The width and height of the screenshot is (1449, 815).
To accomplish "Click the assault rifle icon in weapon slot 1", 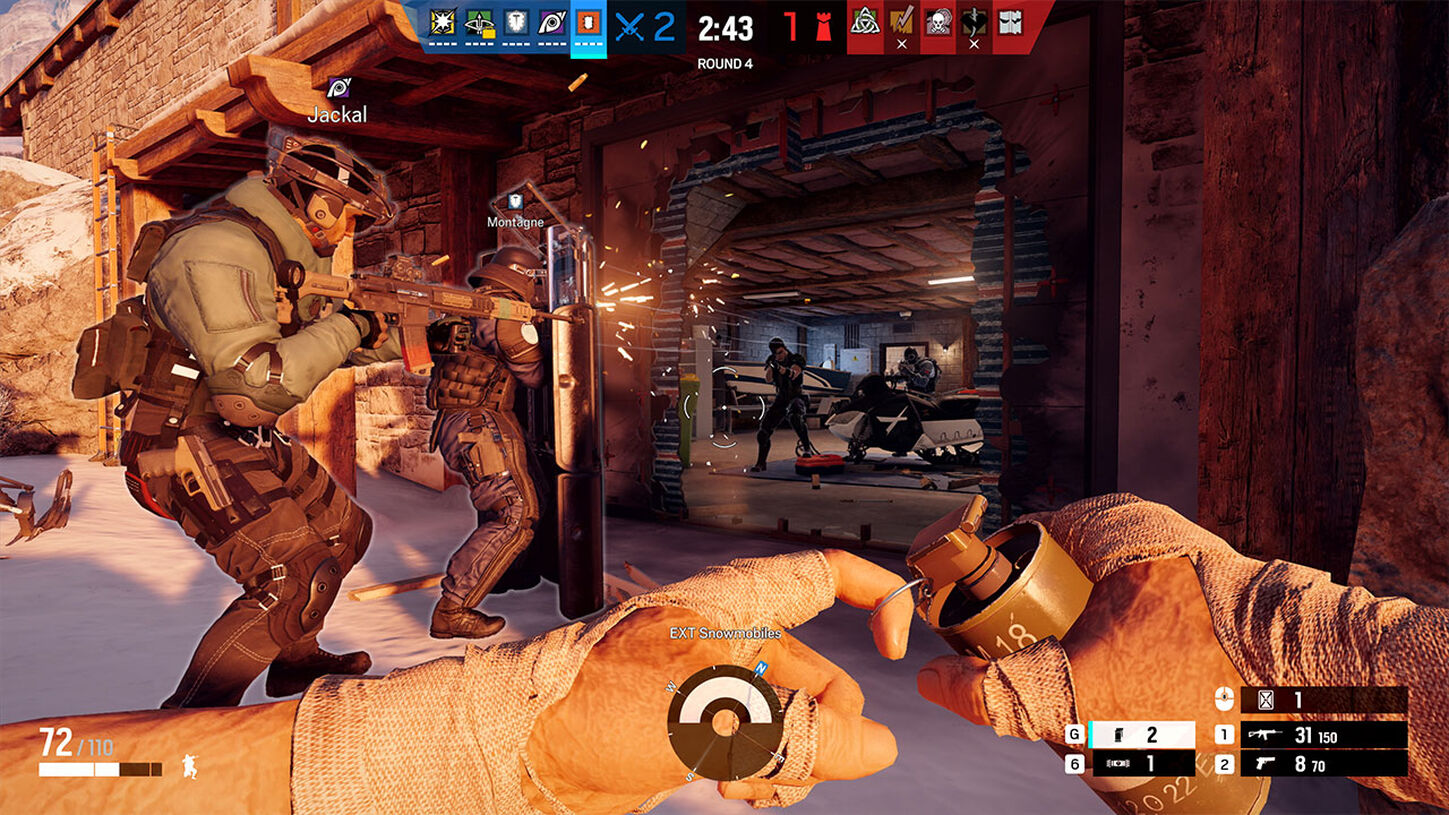I will pos(1266,734).
